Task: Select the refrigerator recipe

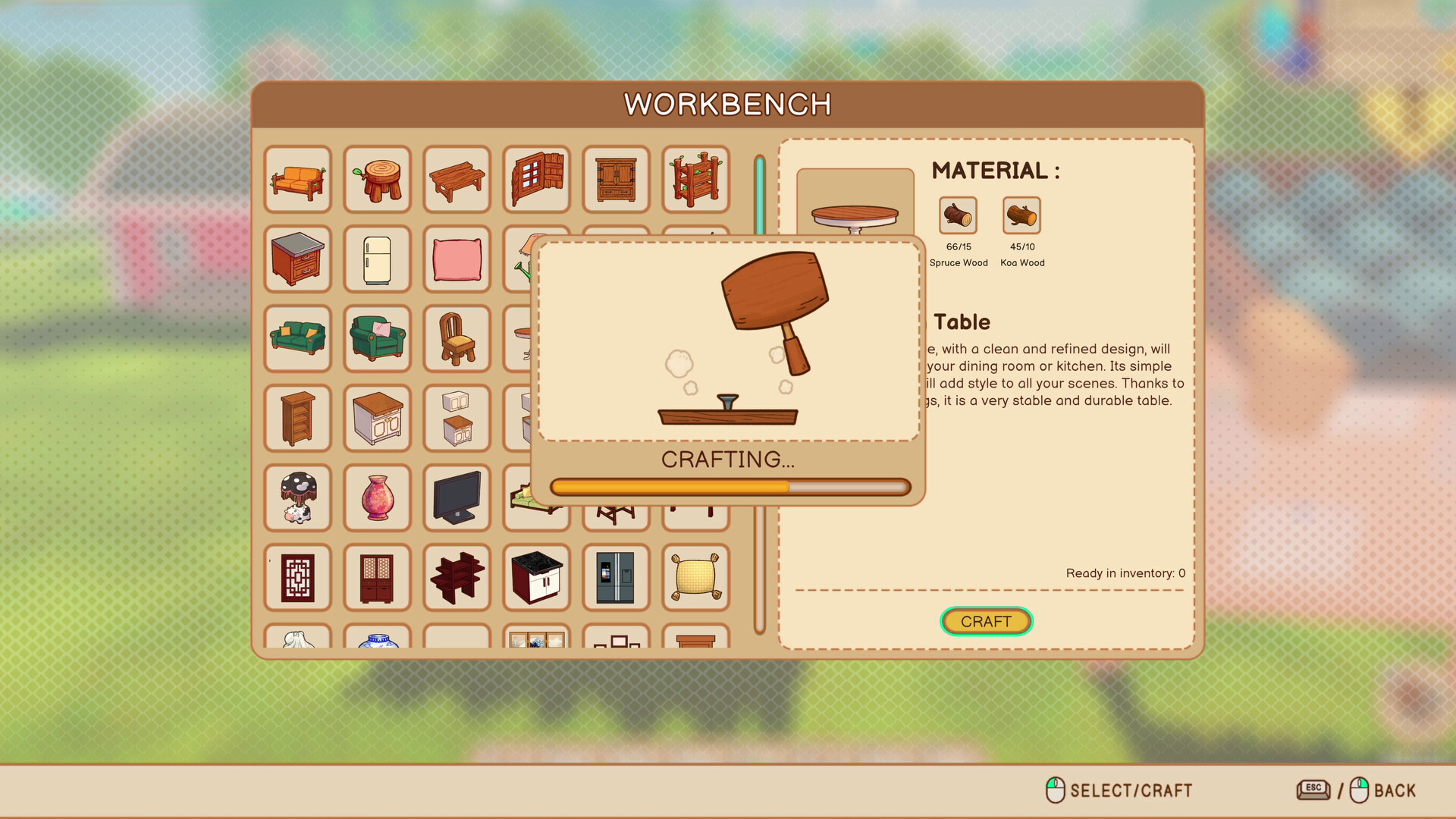Action: [x=377, y=259]
